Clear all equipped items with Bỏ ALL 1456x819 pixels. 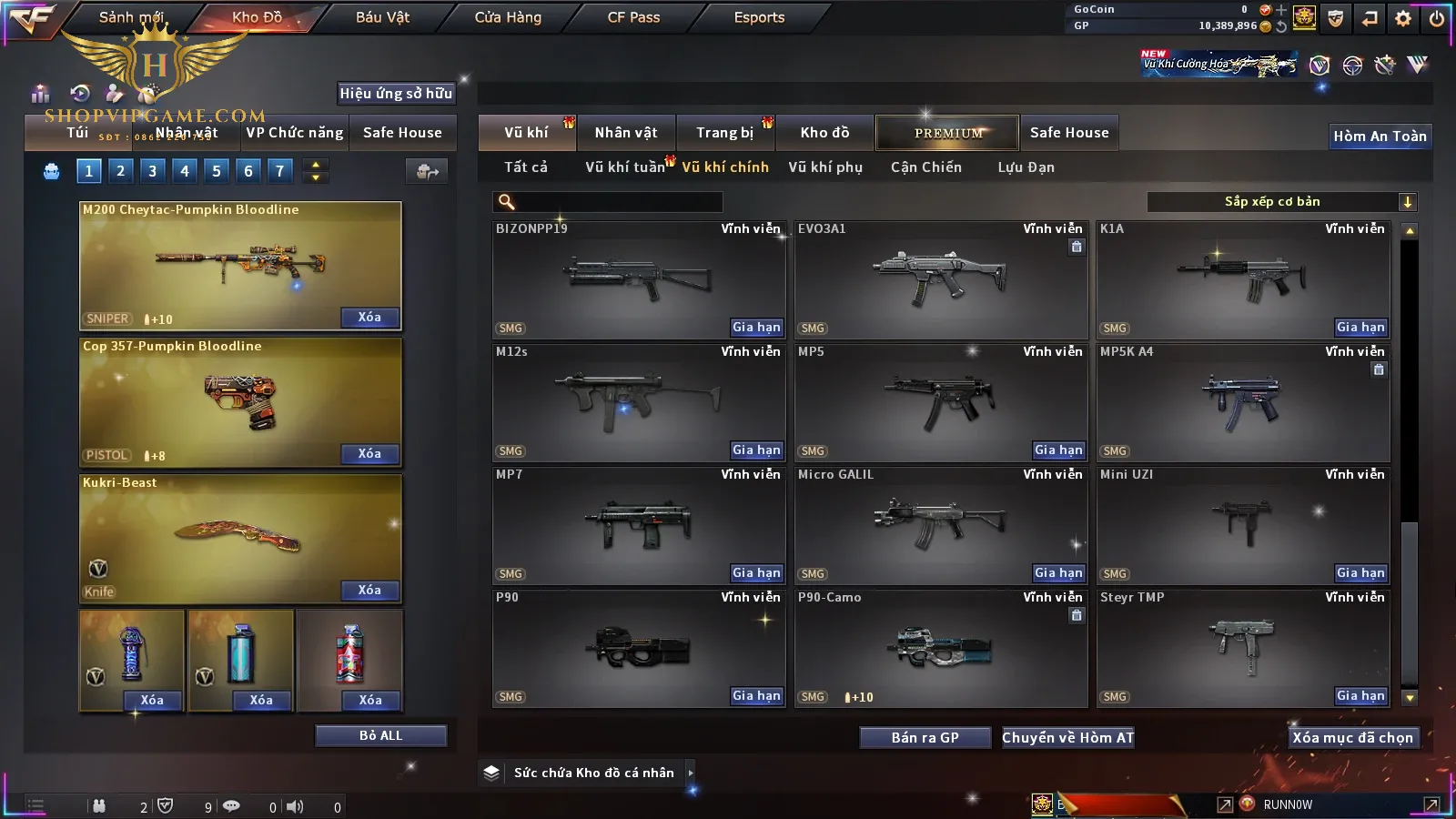click(380, 735)
